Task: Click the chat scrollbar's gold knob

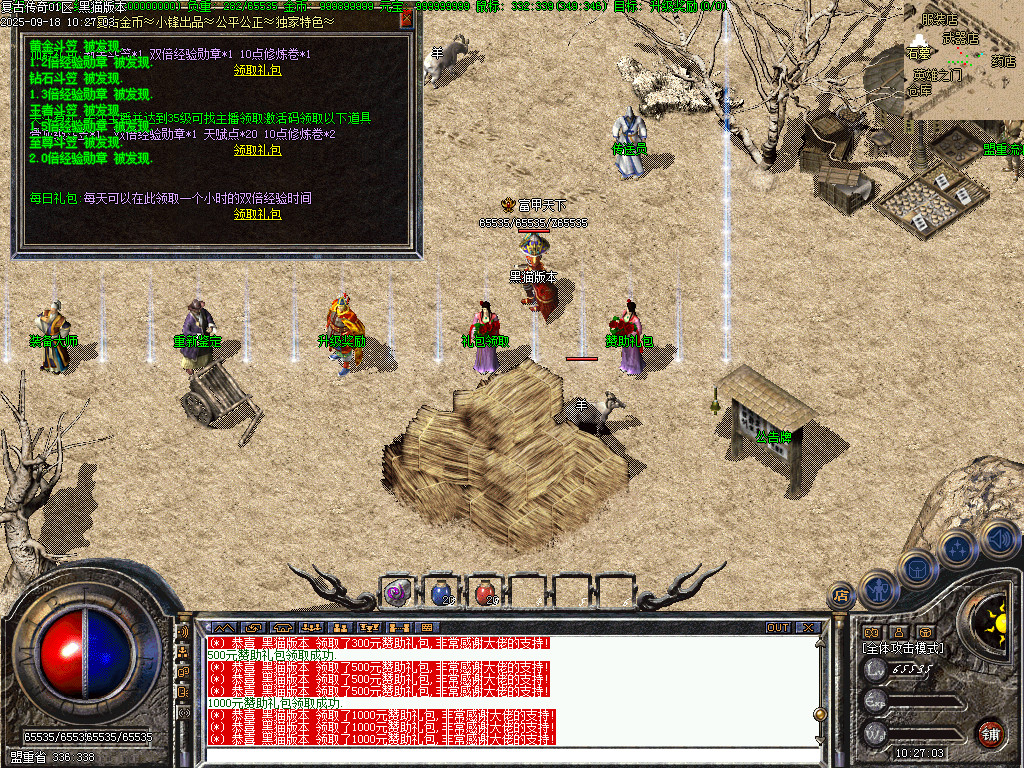Action: [819, 714]
